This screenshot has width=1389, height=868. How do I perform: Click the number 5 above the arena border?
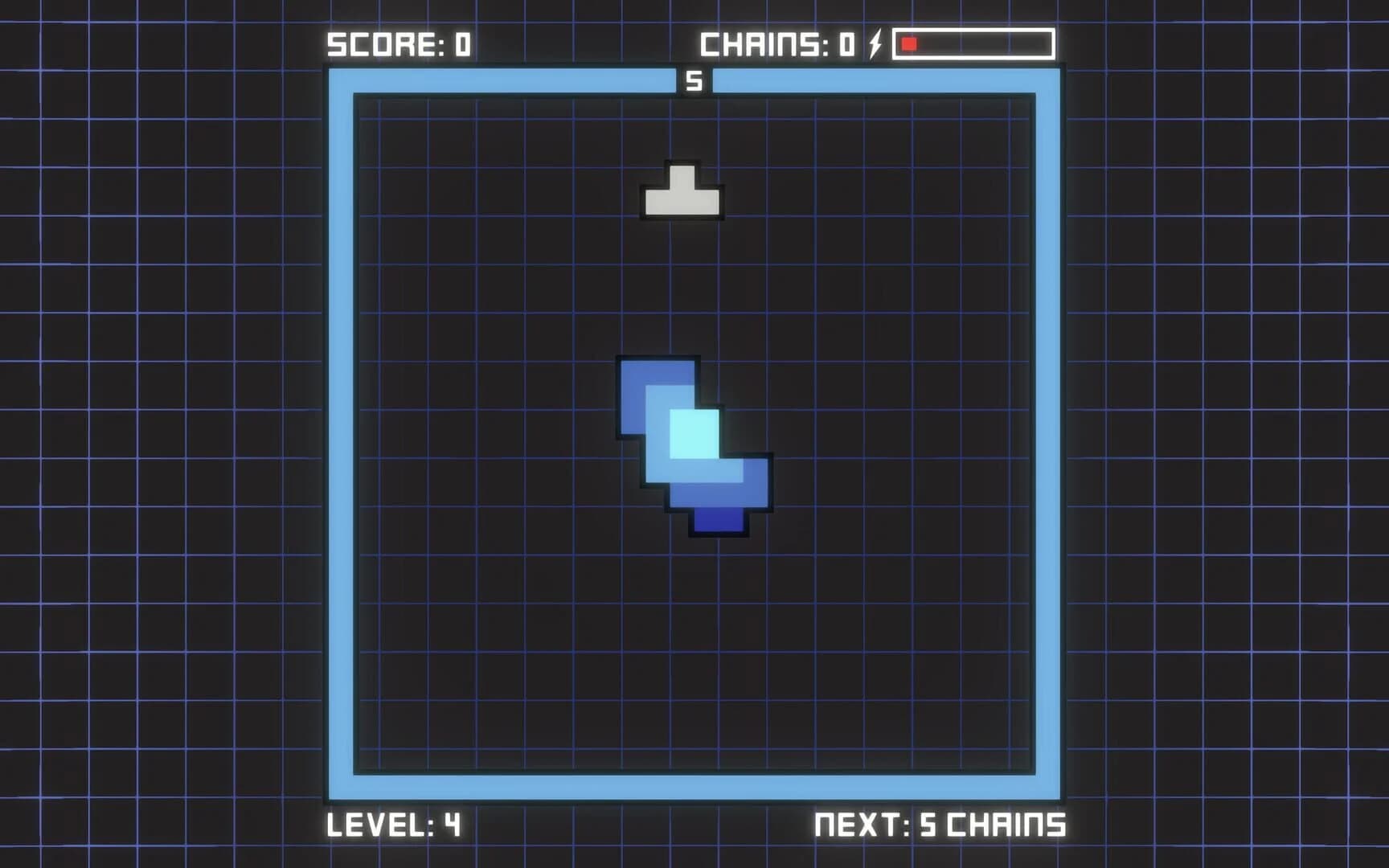click(x=694, y=79)
